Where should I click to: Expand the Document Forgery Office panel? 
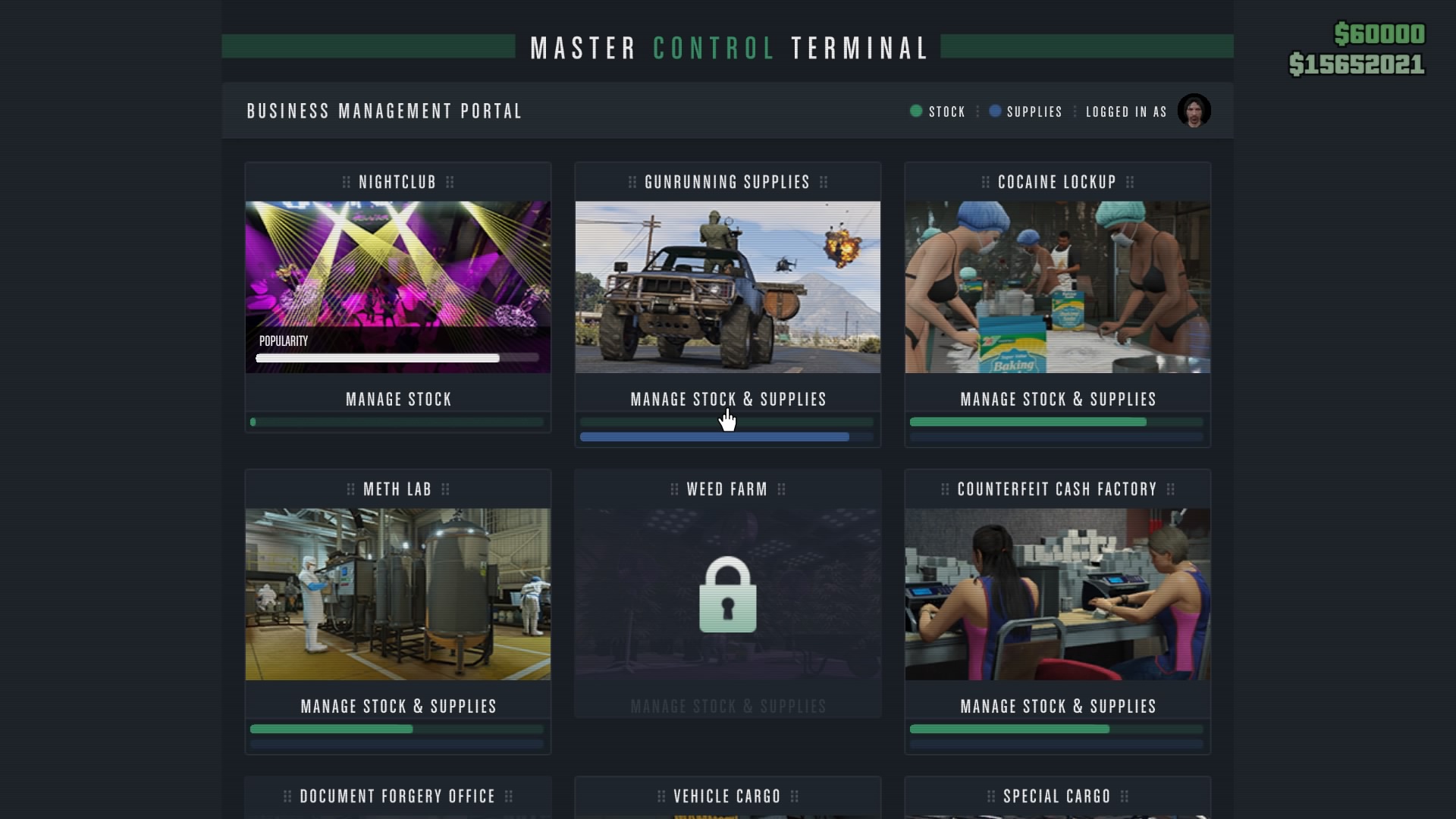tap(397, 796)
